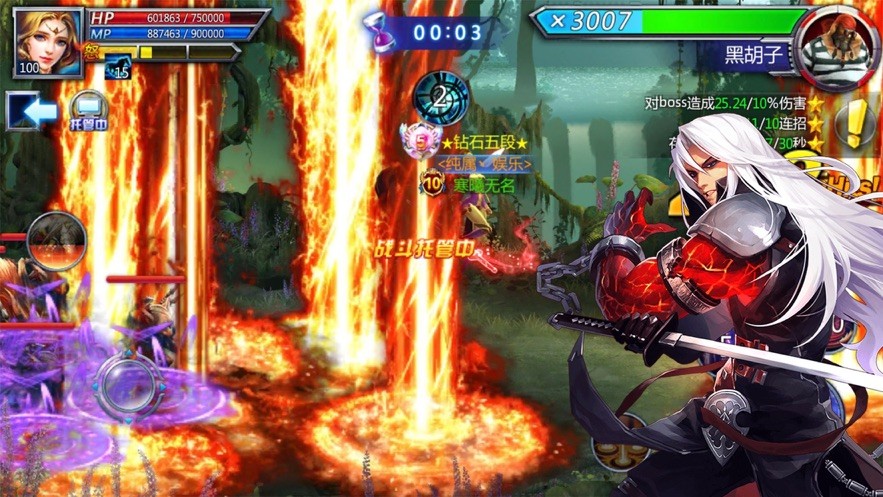Click the blue back arrow button

click(x=31, y=111)
